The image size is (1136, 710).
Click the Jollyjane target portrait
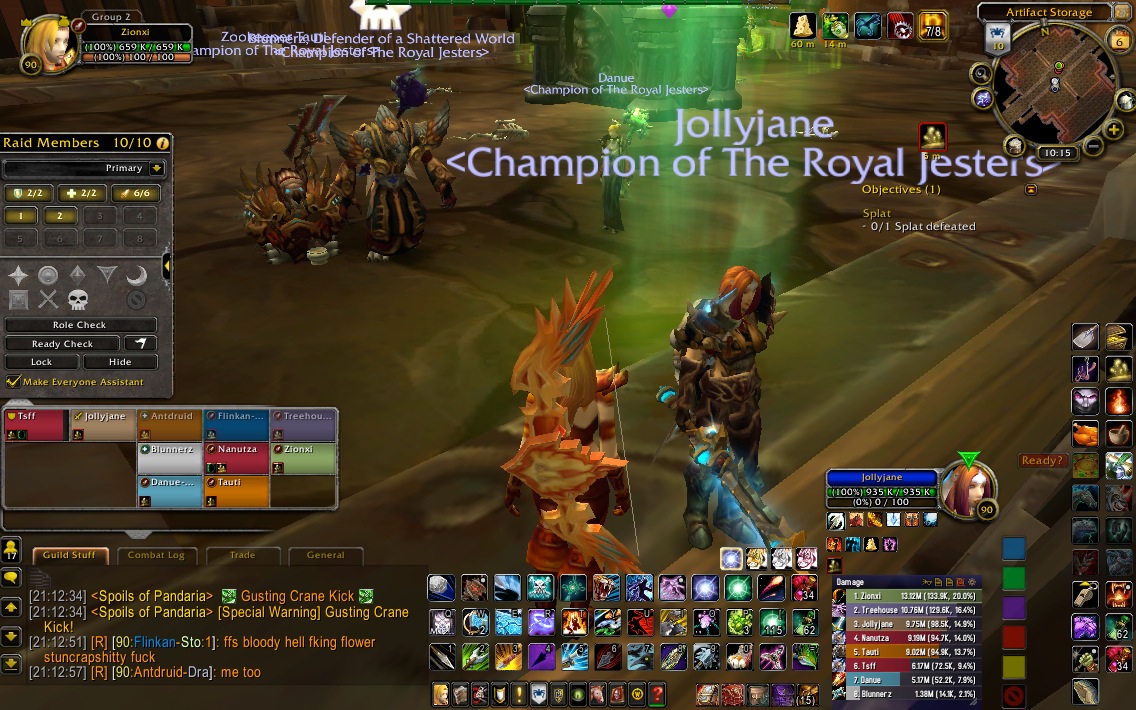click(x=968, y=487)
